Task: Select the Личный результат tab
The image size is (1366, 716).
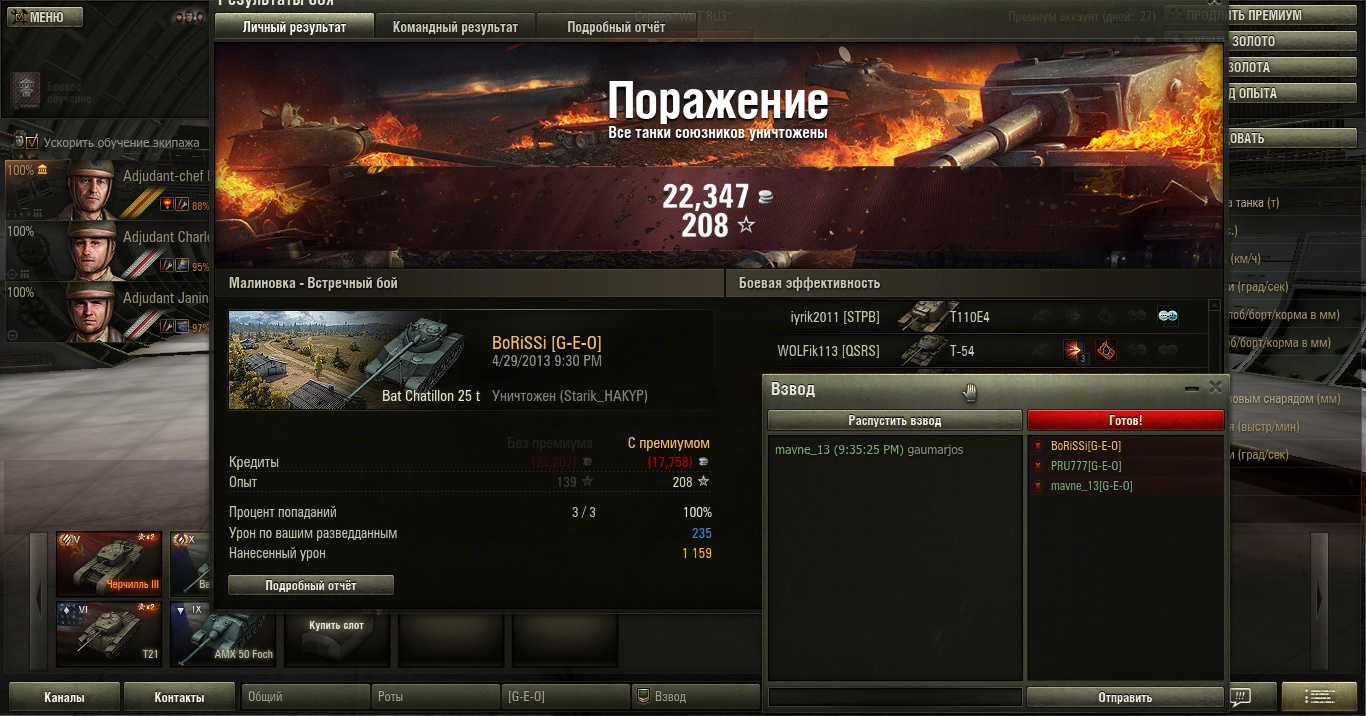Action: pos(294,27)
